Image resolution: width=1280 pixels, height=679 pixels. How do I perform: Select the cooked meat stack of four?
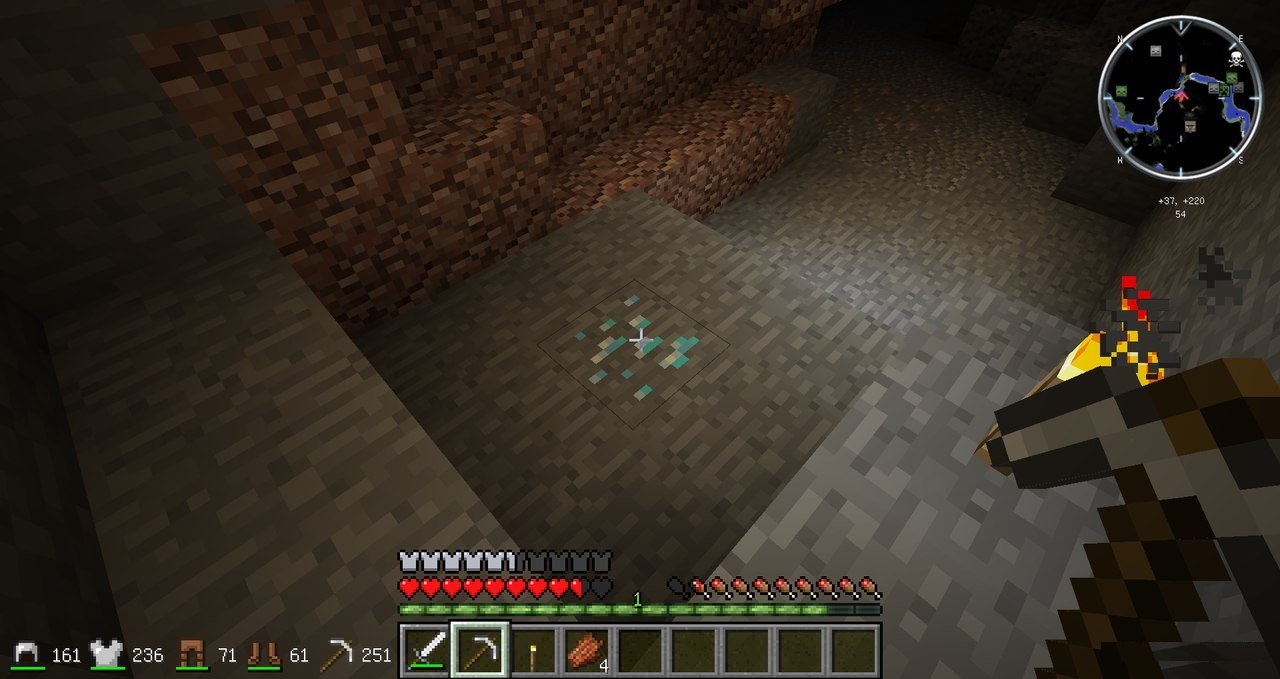586,651
